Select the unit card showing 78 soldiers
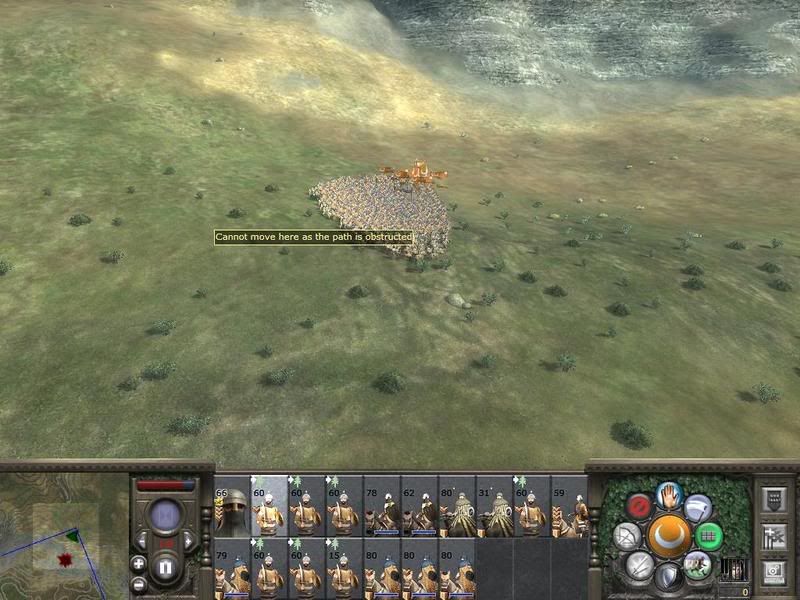The image size is (800, 600). point(382,507)
